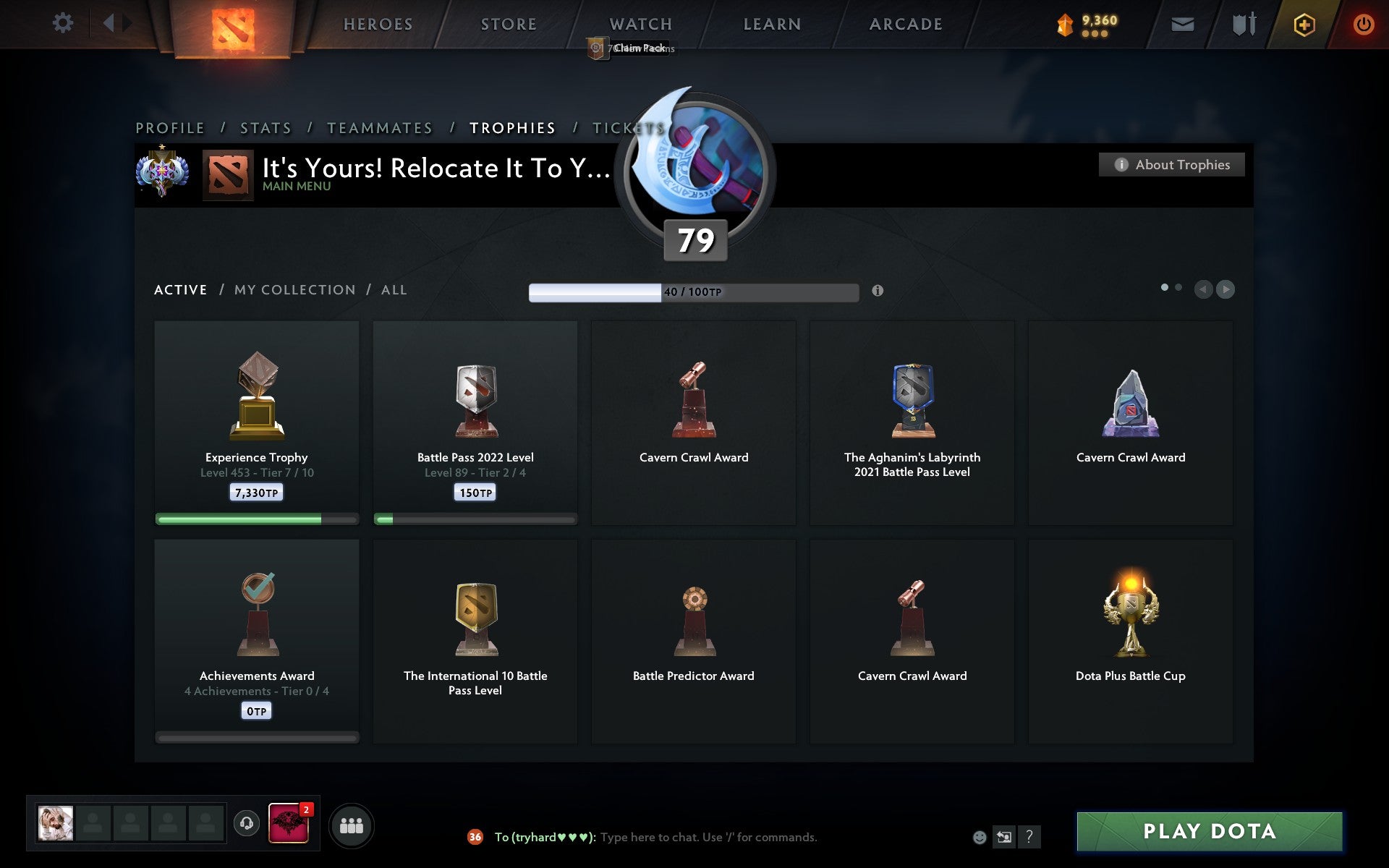The height and width of the screenshot is (868, 1389).
Task: Open the Dota Plus subscription icon
Action: pyautogui.click(x=1303, y=24)
